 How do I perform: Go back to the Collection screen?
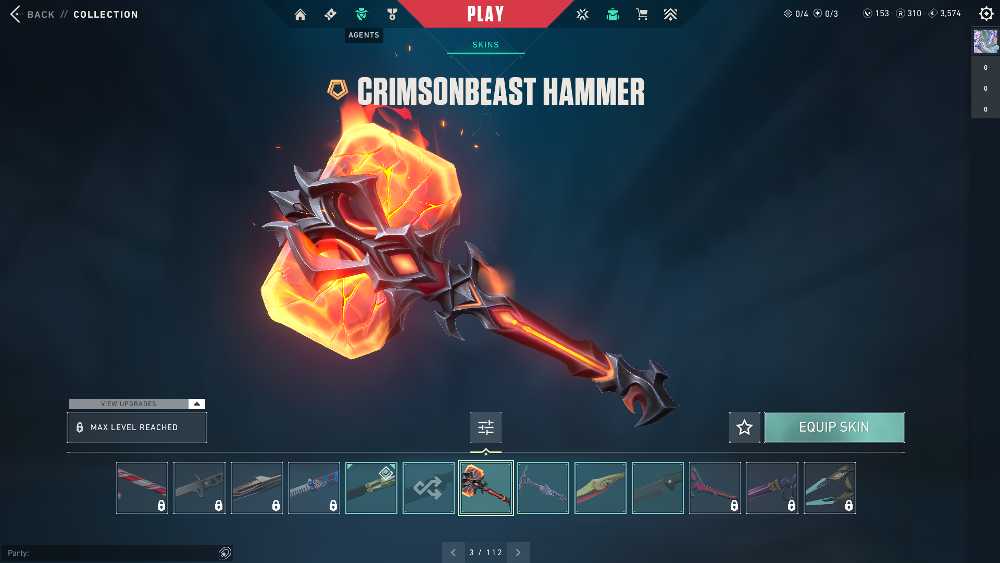(x=40, y=15)
